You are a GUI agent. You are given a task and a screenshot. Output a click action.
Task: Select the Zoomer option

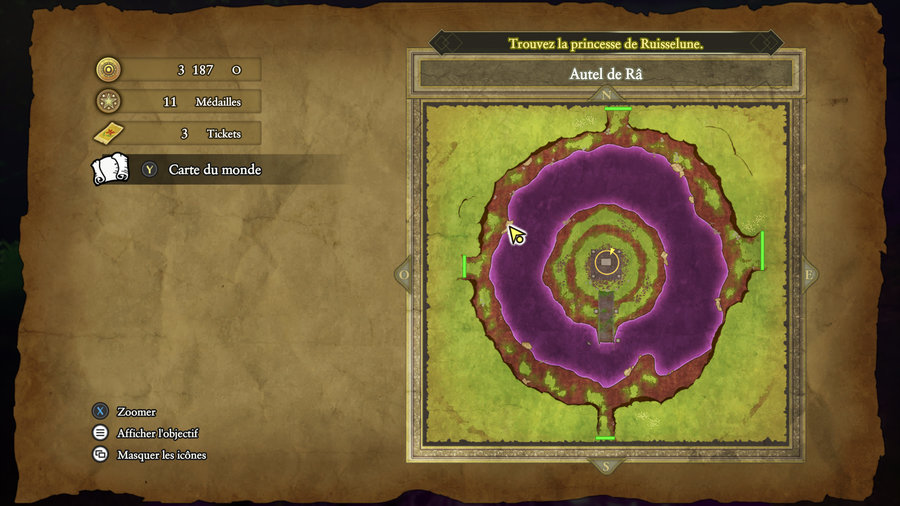(136, 412)
